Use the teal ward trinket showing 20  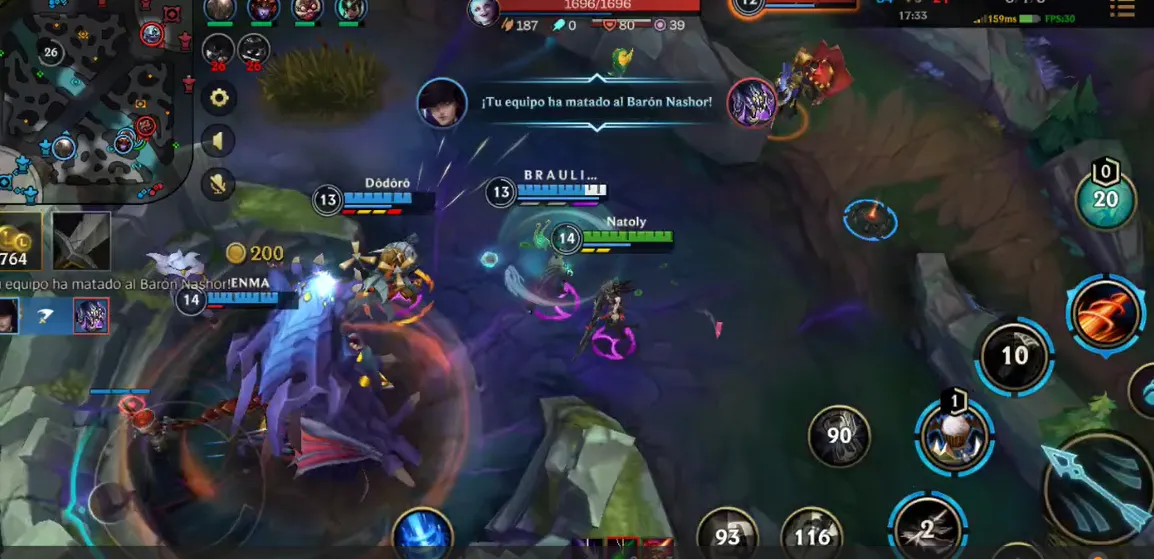click(x=1104, y=200)
